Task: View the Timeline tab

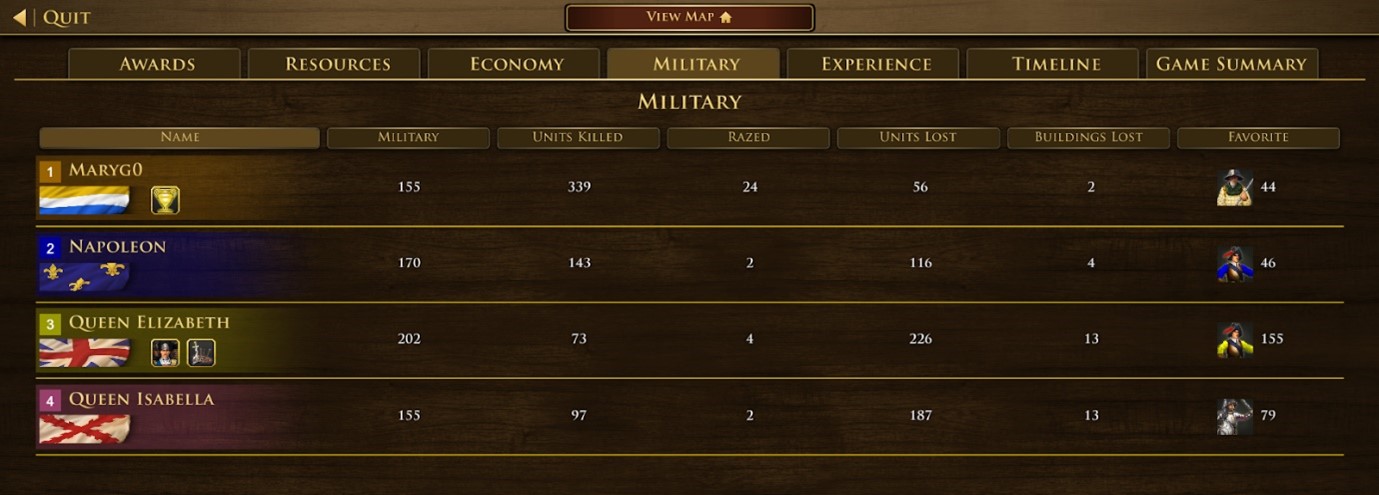Action: click(1055, 64)
